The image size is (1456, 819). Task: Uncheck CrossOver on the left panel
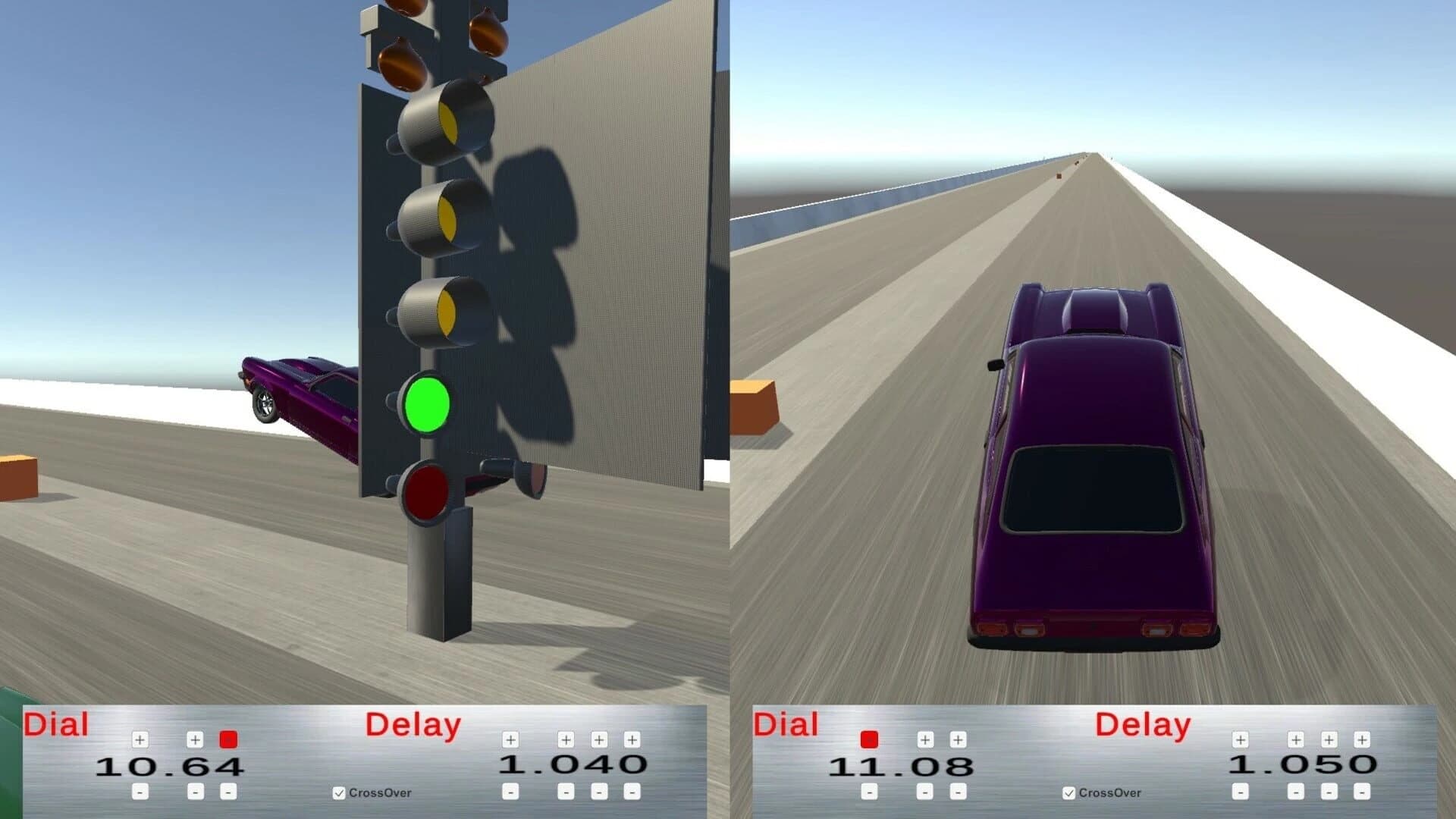pyautogui.click(x=339, y=793)
